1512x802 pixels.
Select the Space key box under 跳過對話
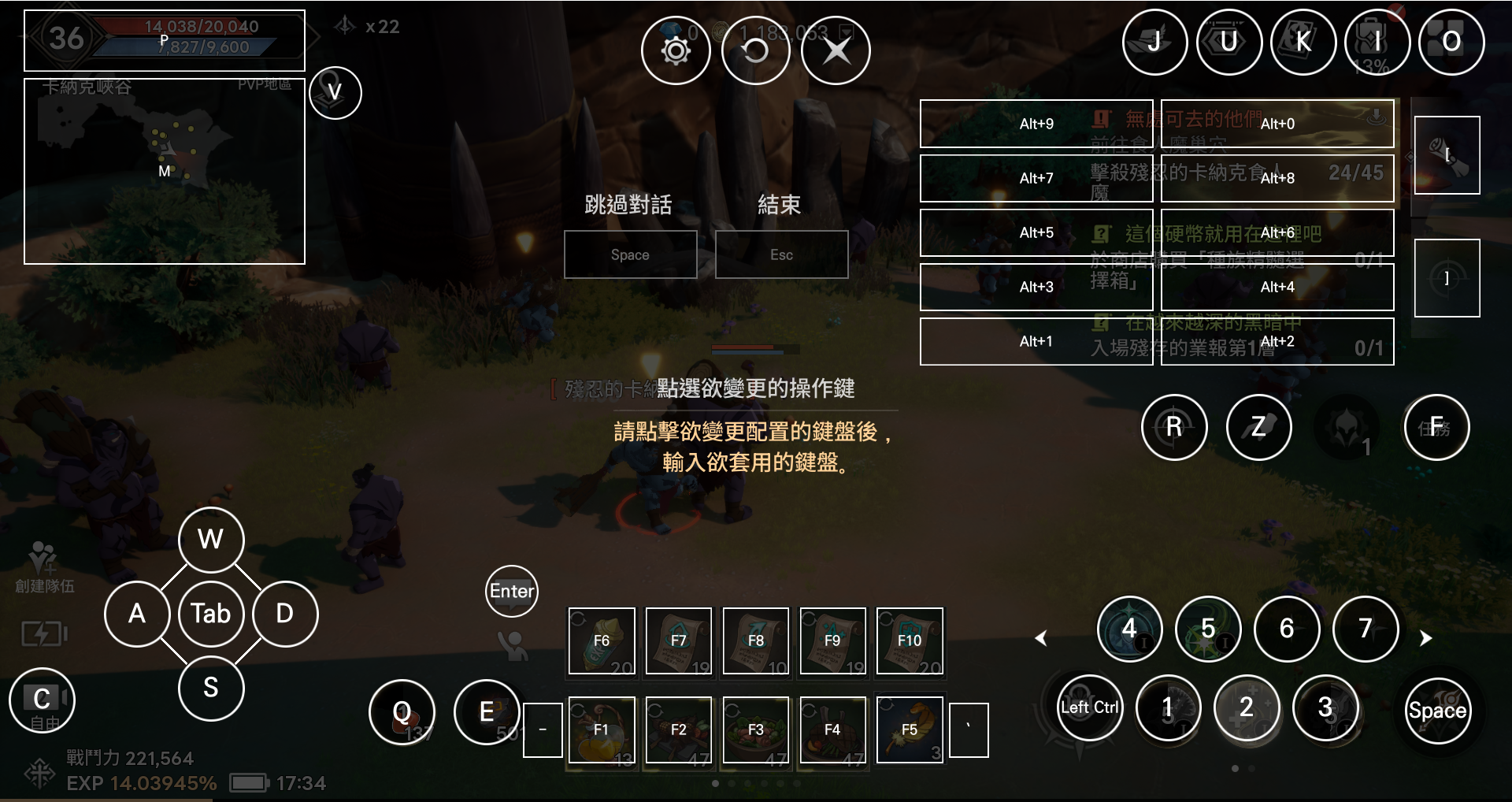point(630,254)
